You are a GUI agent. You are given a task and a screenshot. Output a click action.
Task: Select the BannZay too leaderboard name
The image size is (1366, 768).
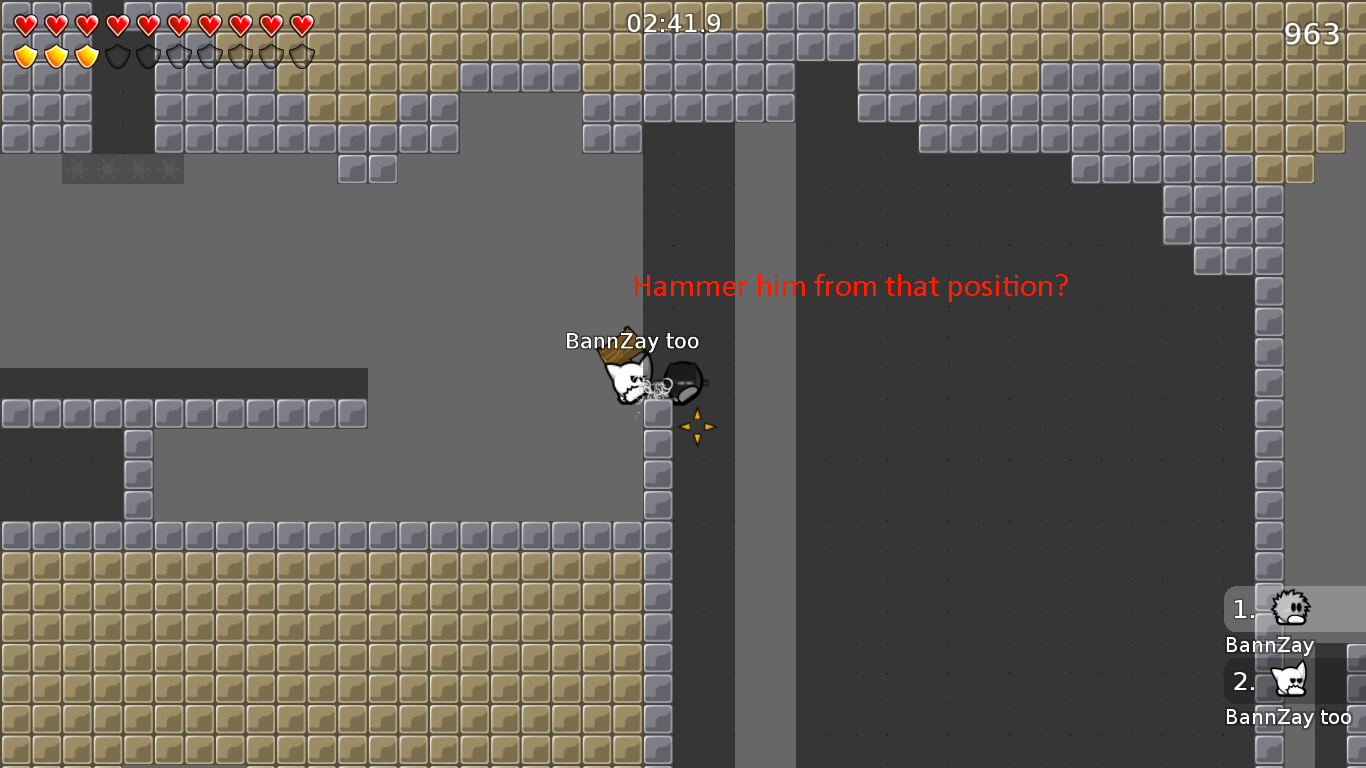click(1289, 716)
